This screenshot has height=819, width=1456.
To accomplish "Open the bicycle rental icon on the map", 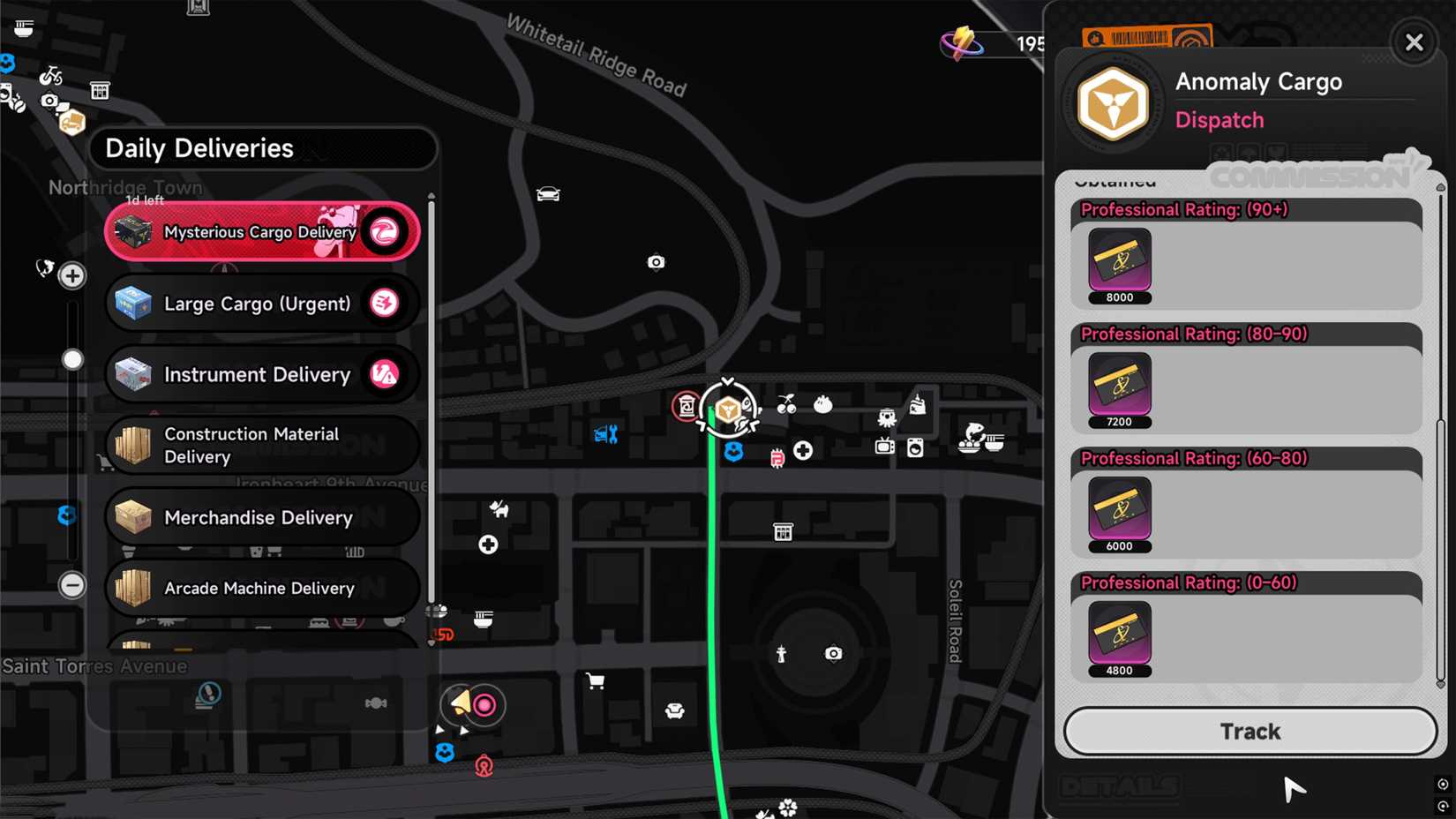I will 49,77.
